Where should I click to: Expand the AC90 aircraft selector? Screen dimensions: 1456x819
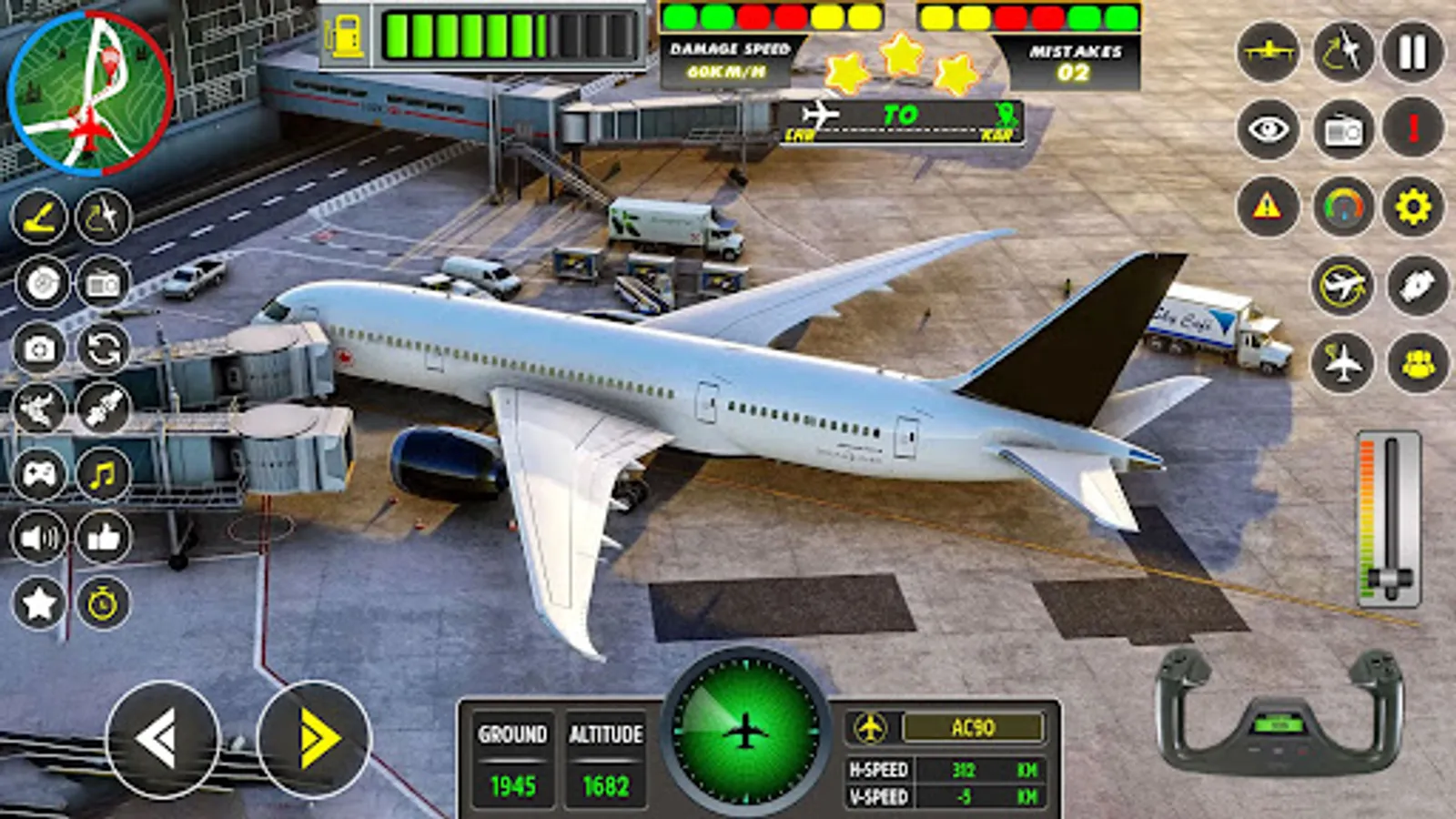click(974, 728)
